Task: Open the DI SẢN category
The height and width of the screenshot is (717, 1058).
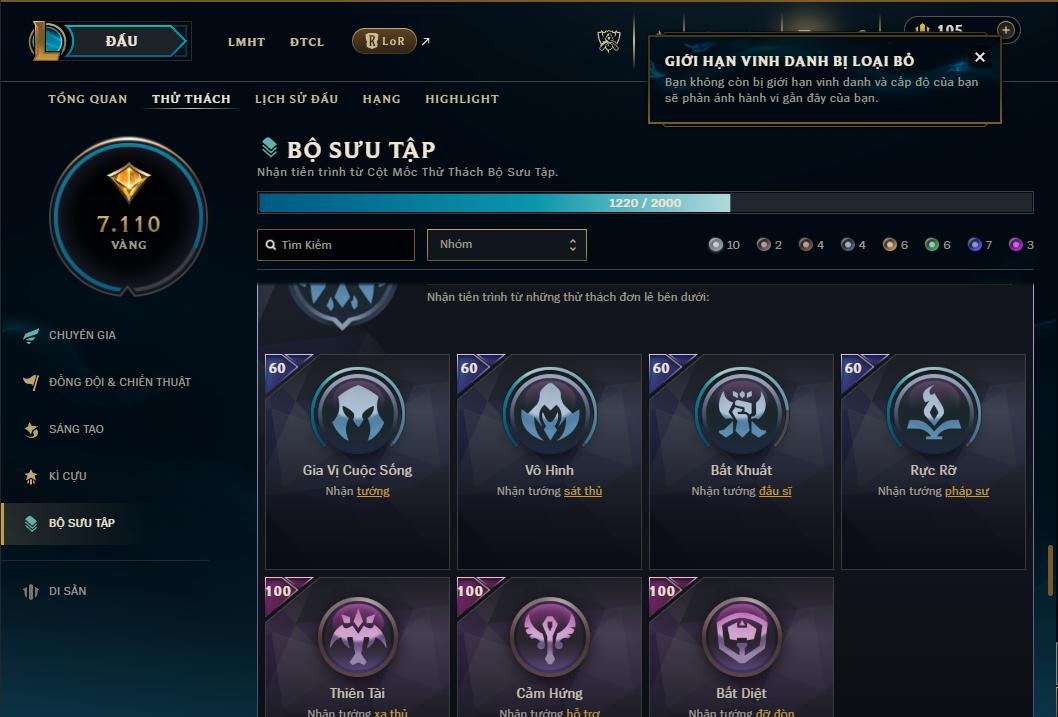Action: tap(68, 591)
